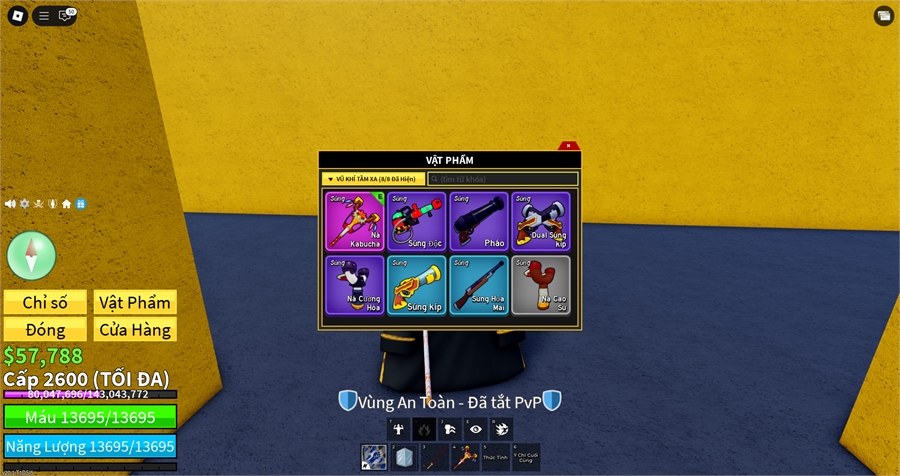The width and height of the screenshot is (900, 476).
Task: Open the gear settings icon
Action: (25, 204)
